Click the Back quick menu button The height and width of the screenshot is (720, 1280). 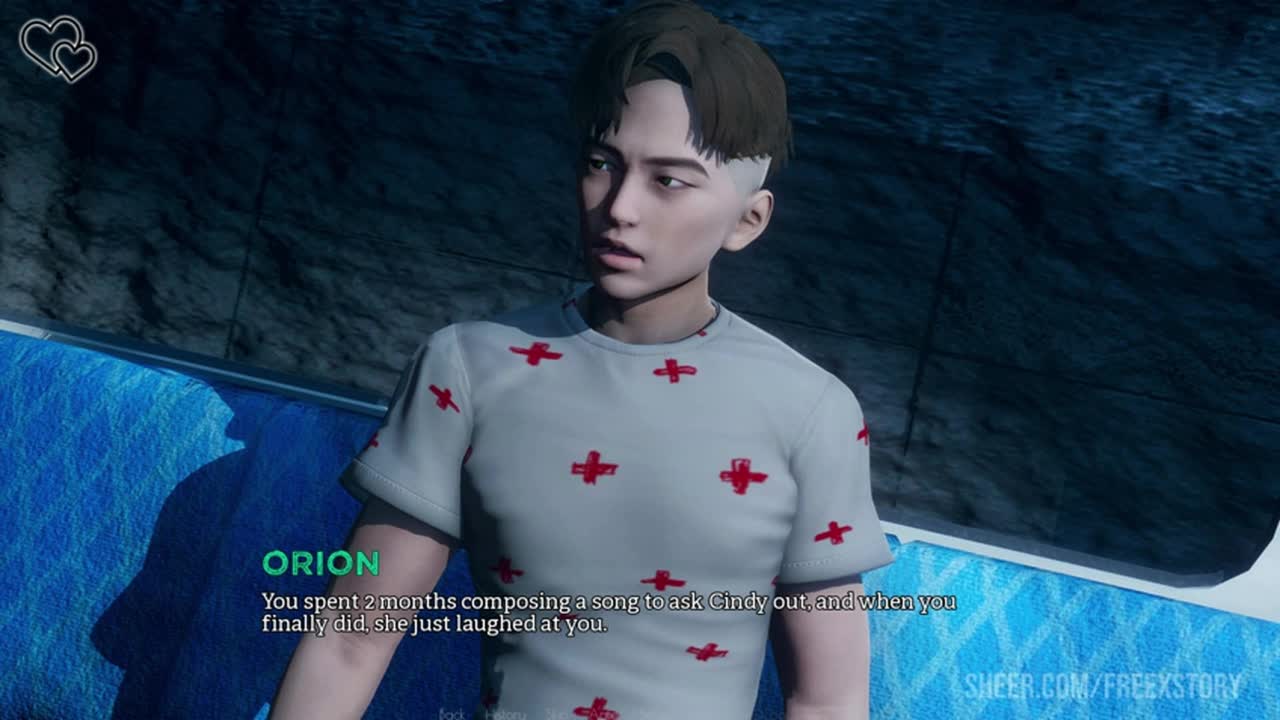coord(450,714)
